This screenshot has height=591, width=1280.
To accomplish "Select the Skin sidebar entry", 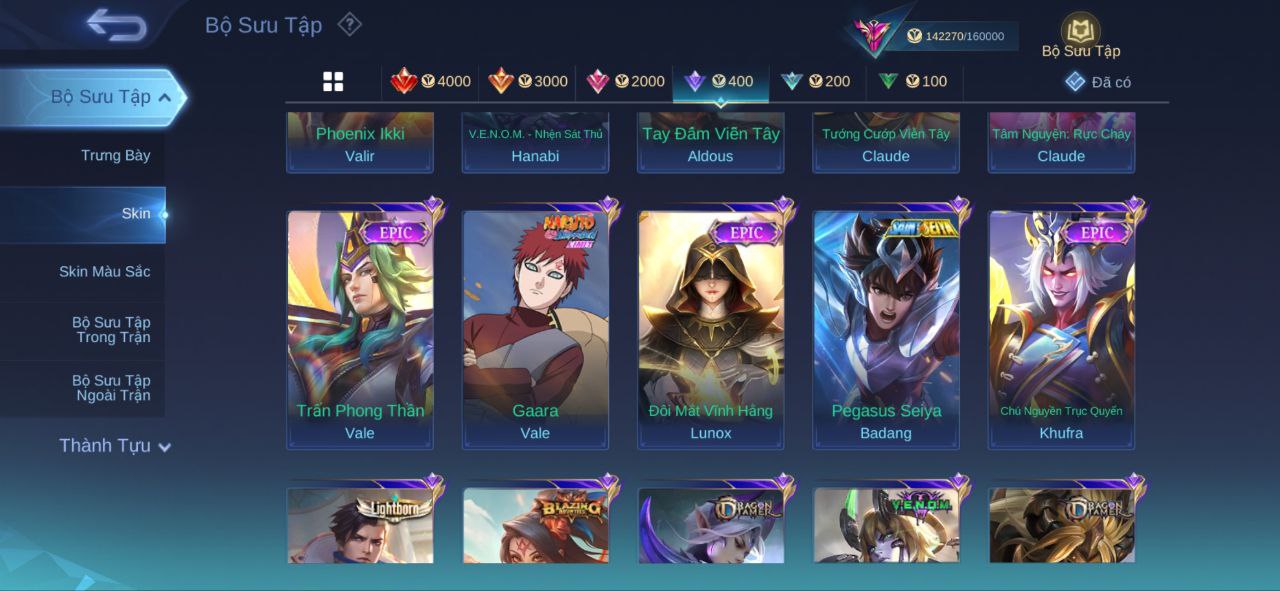I will pyautogui.click(x=135, y=213).
